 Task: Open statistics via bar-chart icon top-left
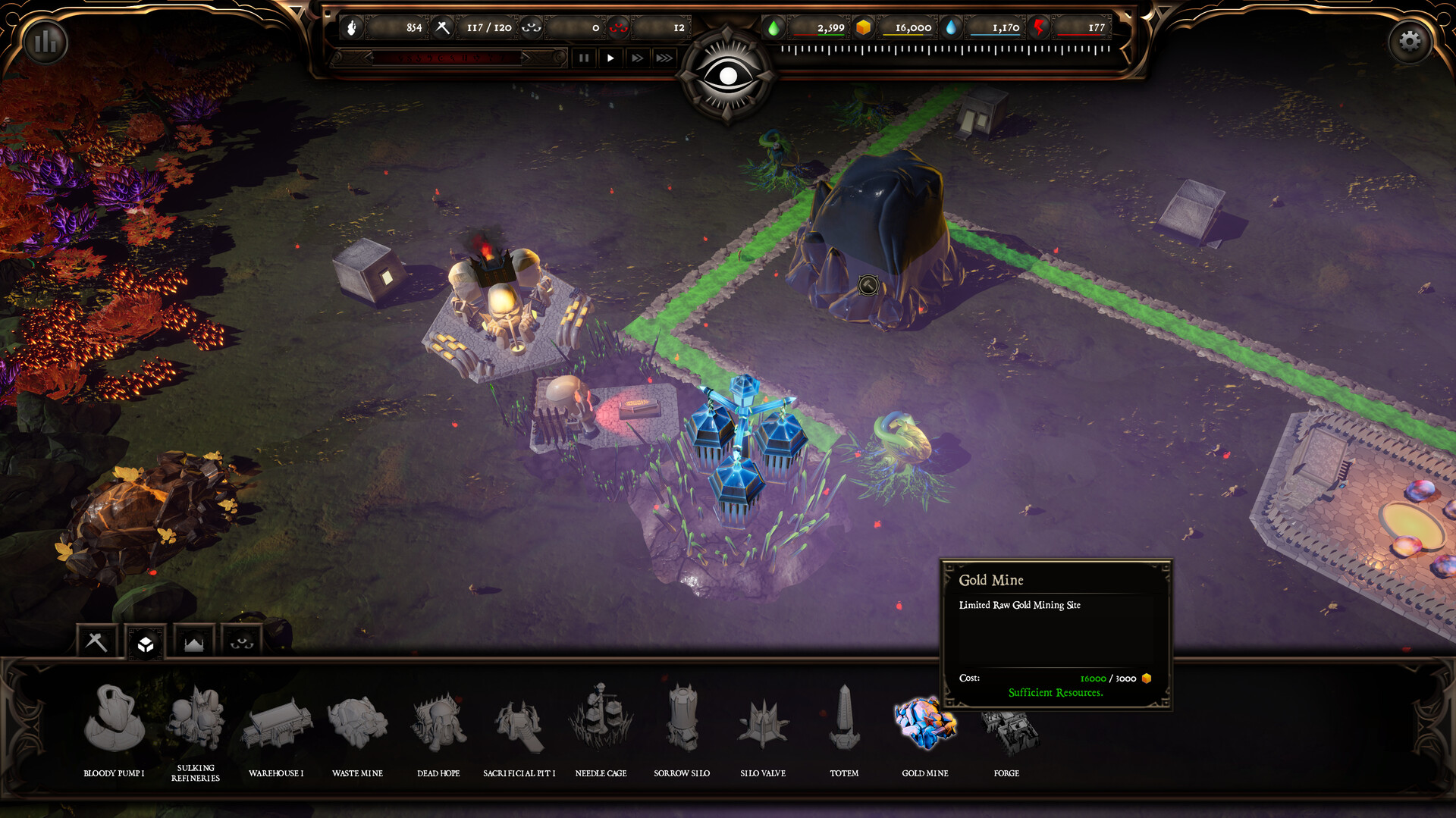pos(45,42)
